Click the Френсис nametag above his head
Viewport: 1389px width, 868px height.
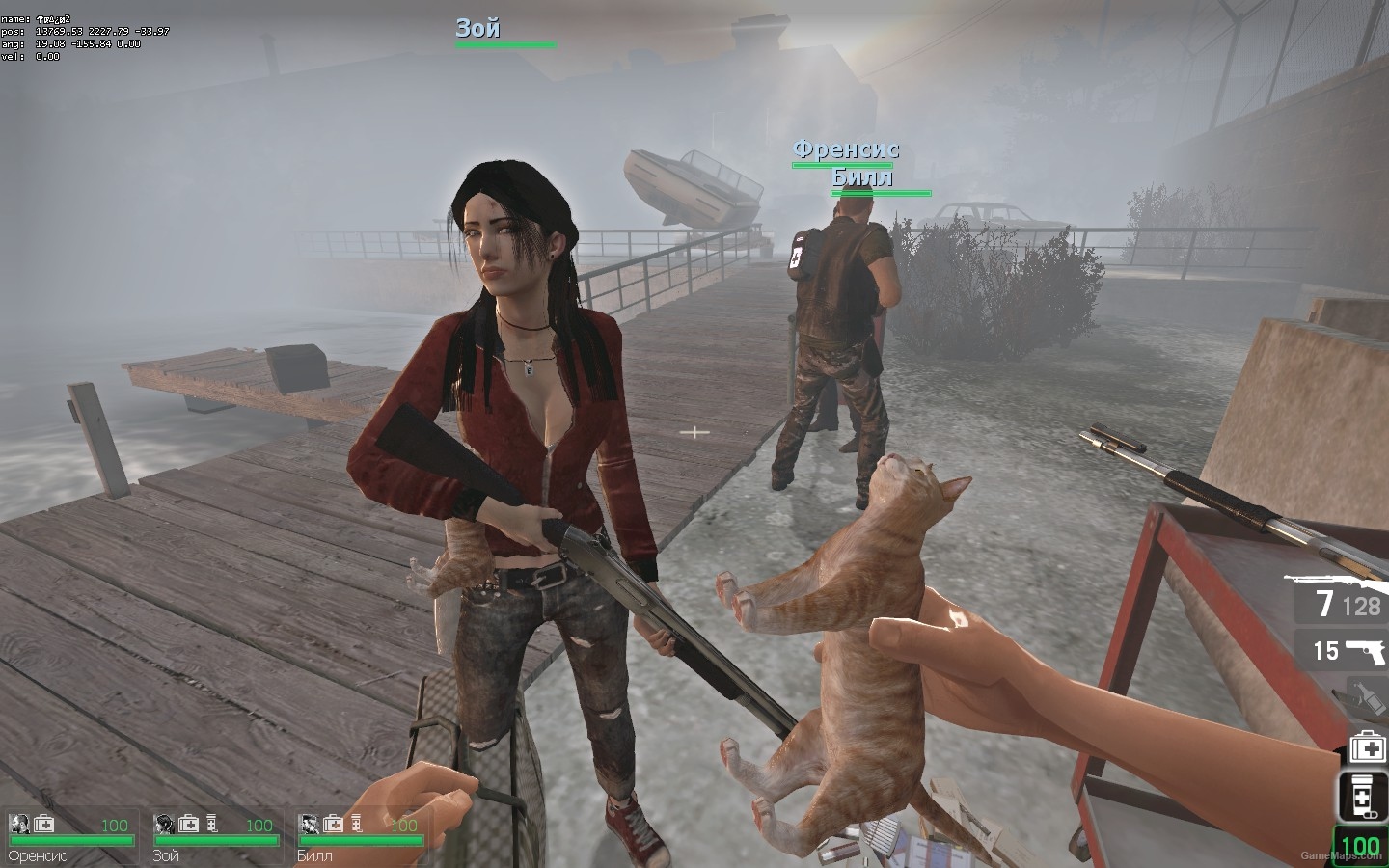click(845, 150)
